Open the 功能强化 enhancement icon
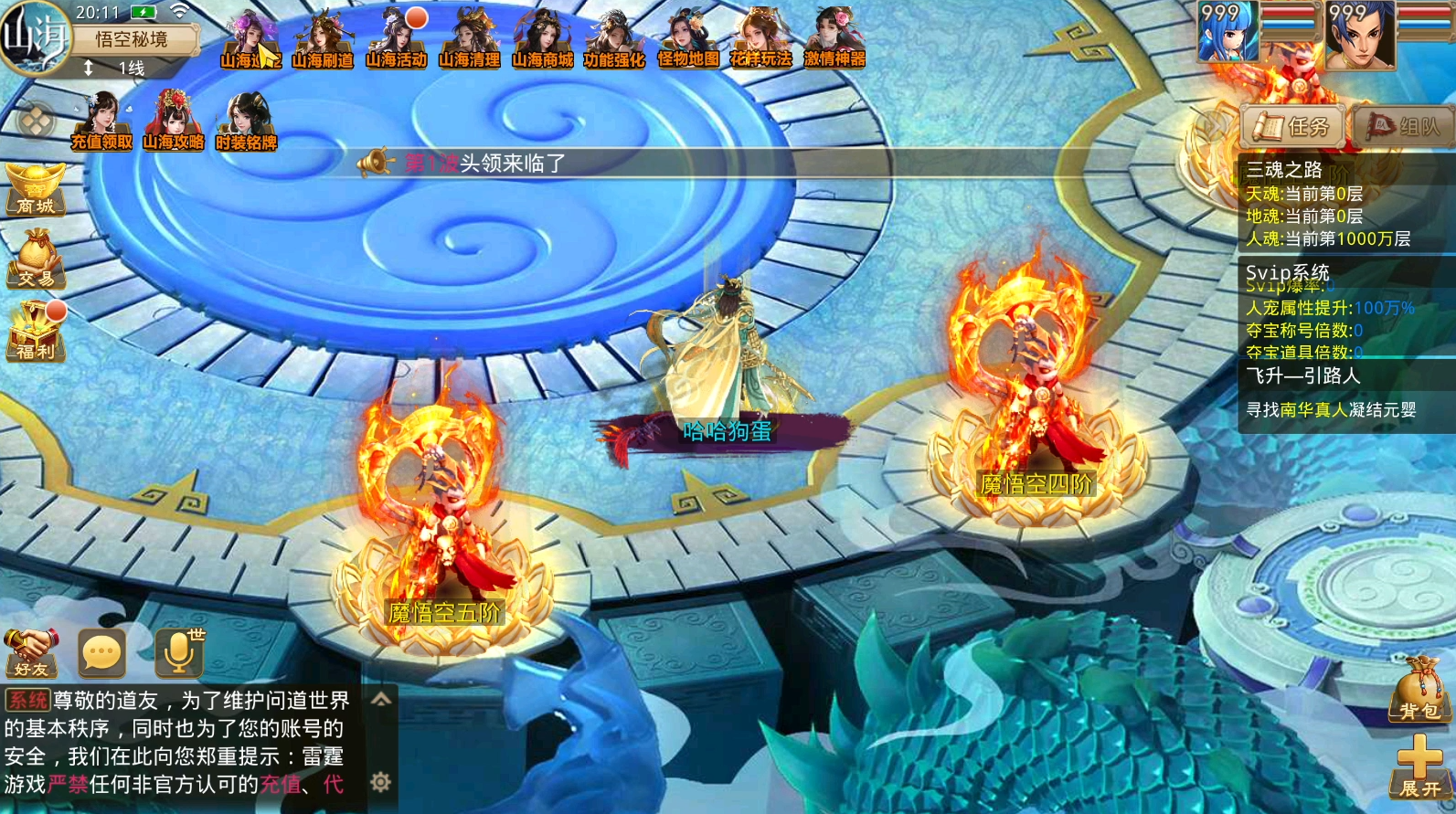 click(x=614, y=40)
